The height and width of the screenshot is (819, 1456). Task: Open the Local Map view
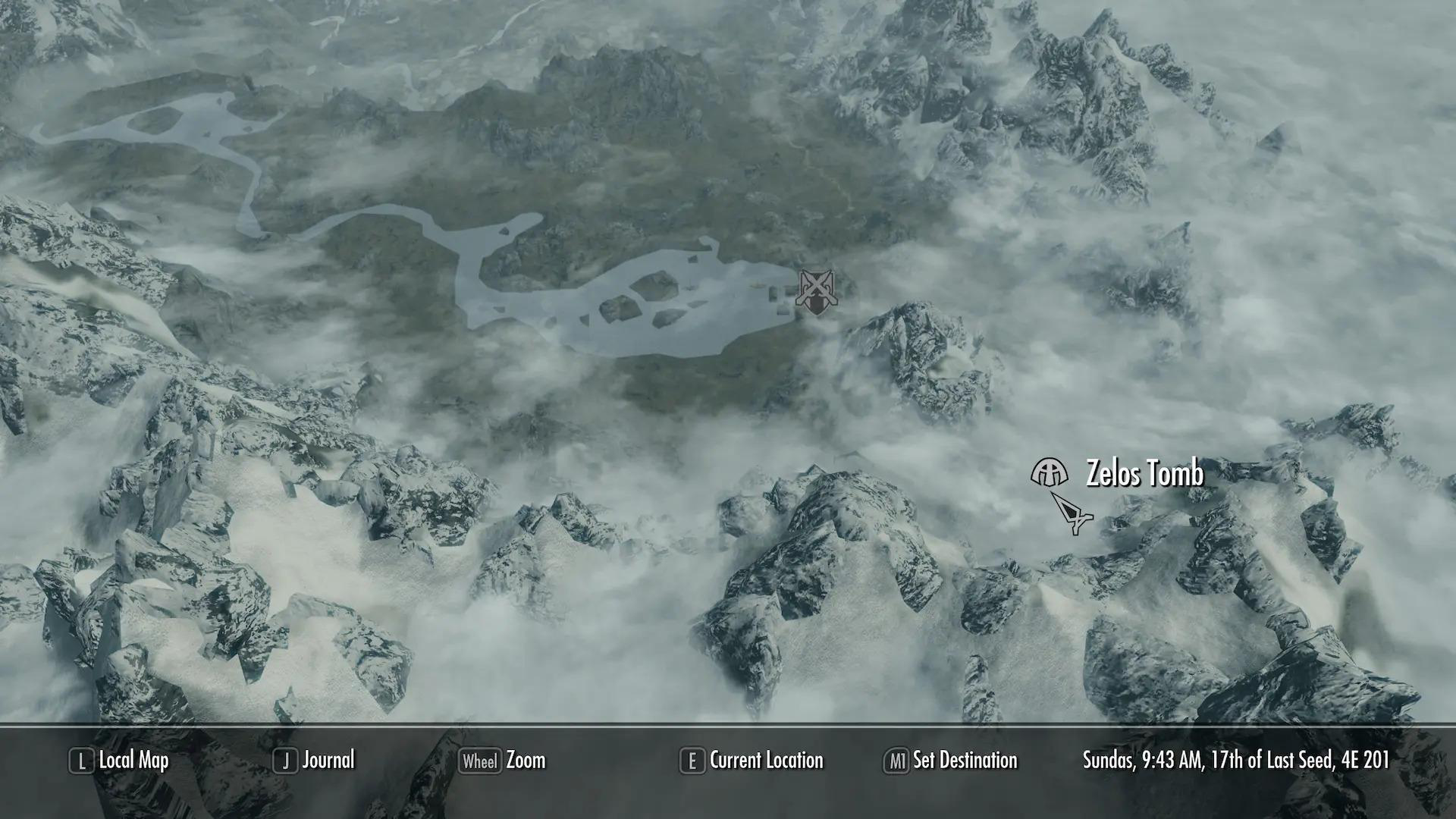(x=133, y=761)
